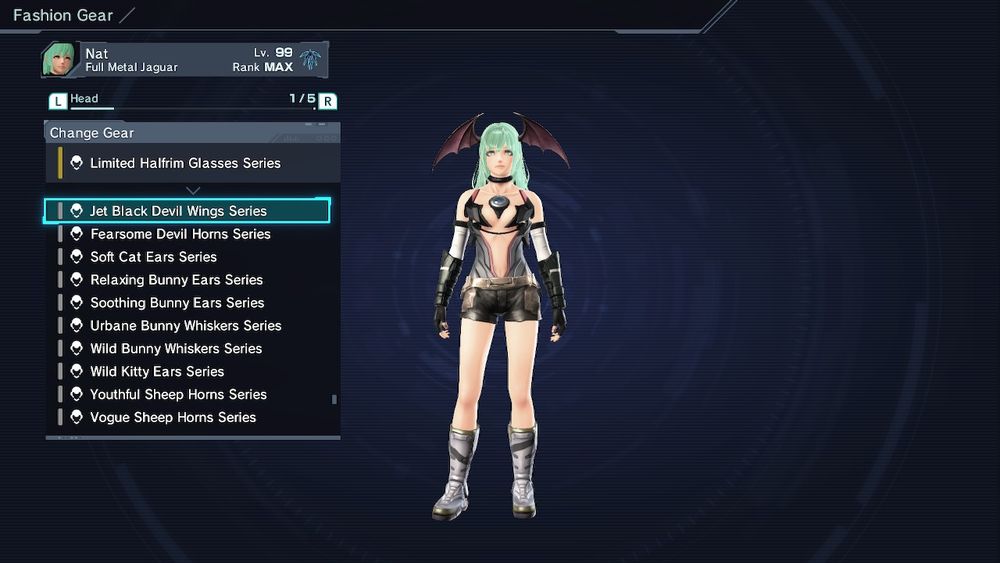Equip Urbane Bunny Whiskers Series
The width and height of the screenshot is (1000, 563).
tap(185, 326)
